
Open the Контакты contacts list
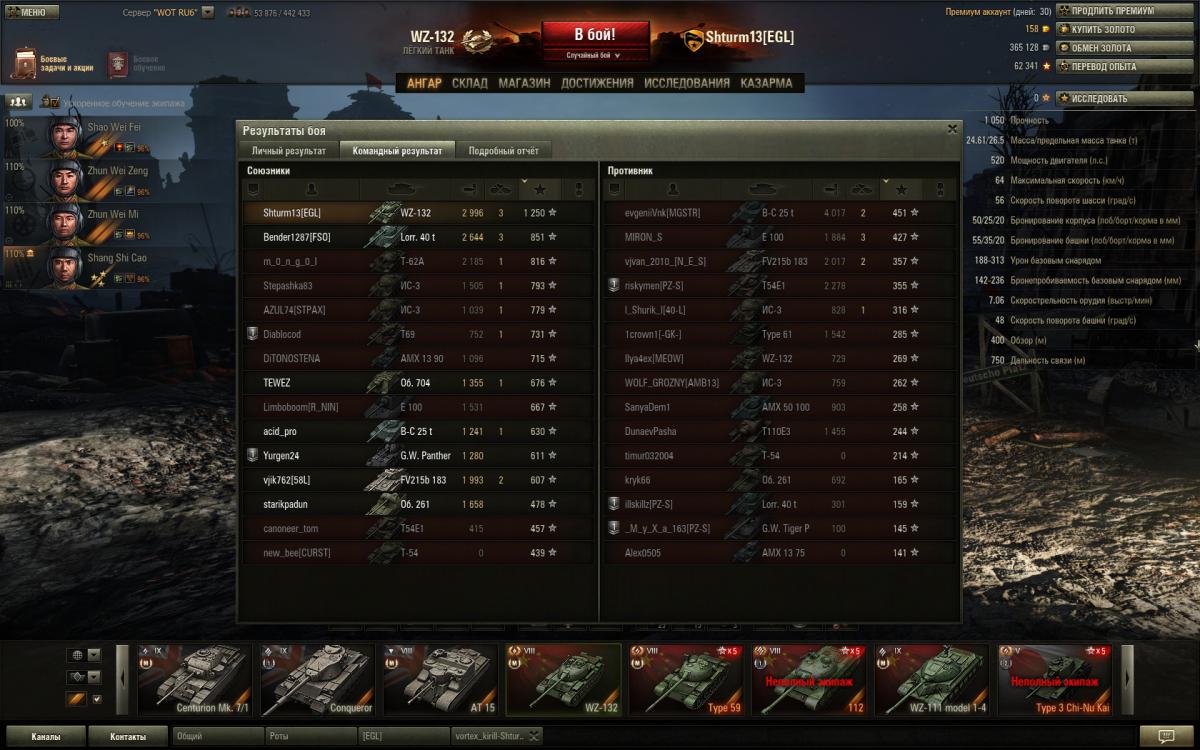click(128, 737)
